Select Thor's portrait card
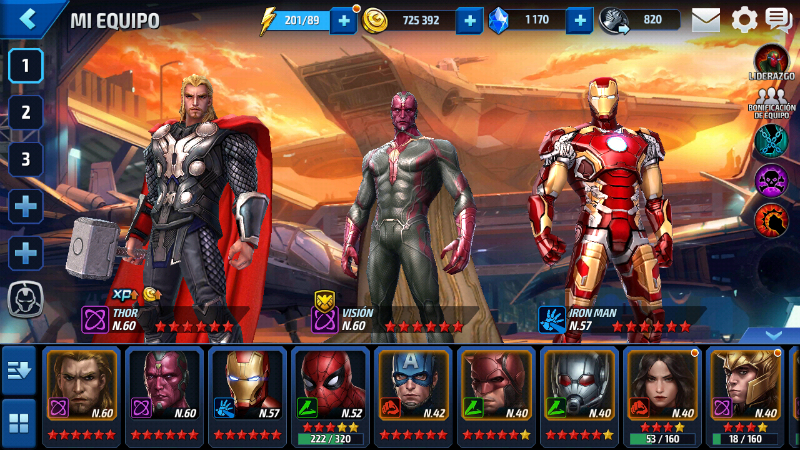 click(x=81, y=395)
